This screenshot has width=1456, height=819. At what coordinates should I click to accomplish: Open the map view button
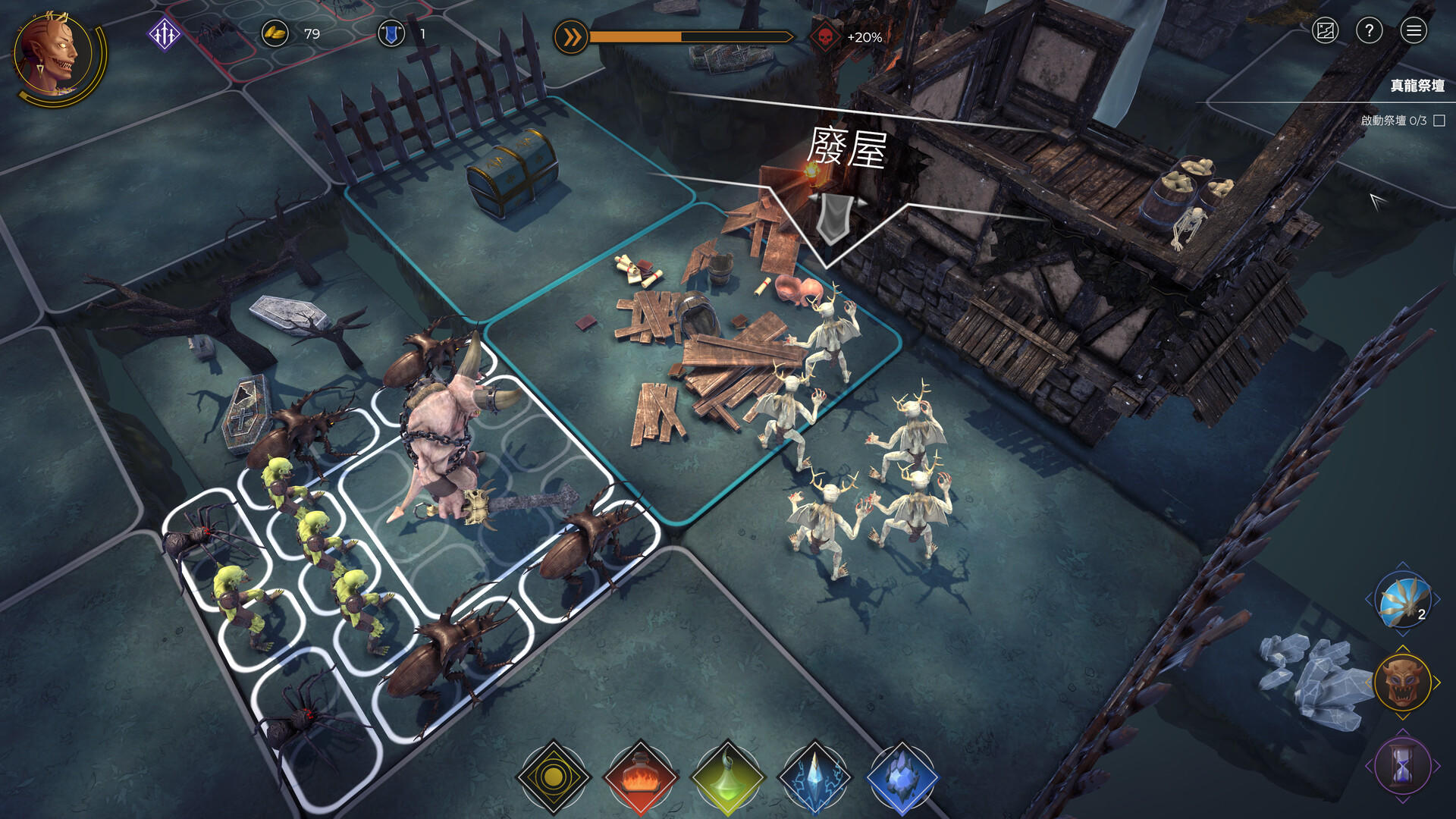(x=1325, y=31)
